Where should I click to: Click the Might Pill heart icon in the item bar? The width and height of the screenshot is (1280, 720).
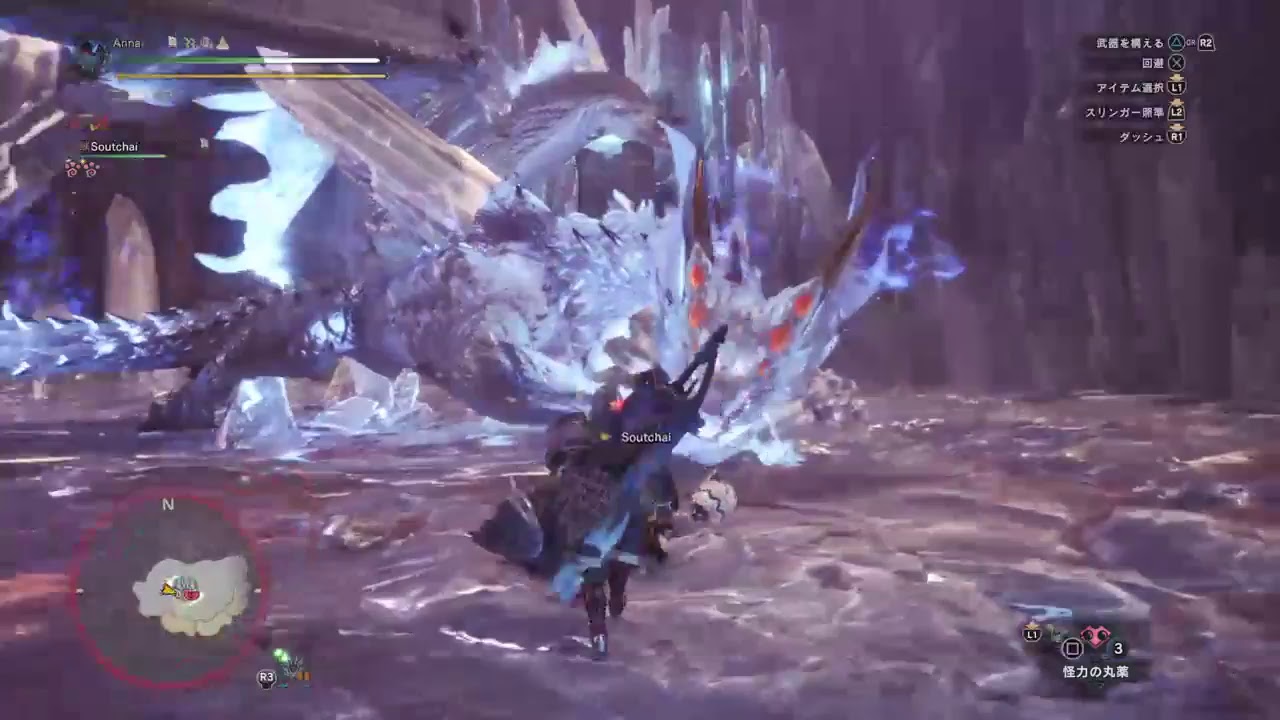pyautogui.click(x=1095, y=636)
